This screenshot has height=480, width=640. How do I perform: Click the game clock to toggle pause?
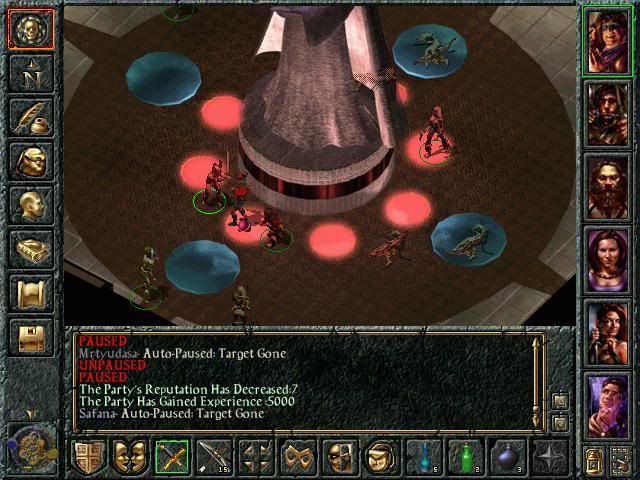click(30, 445)
